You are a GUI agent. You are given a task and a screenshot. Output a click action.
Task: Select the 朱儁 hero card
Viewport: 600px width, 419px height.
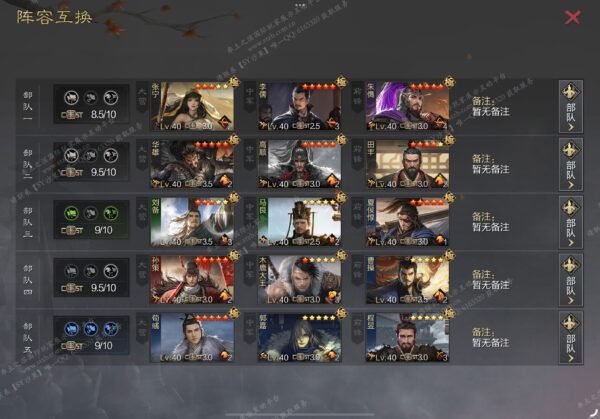[x=407, y=108]
